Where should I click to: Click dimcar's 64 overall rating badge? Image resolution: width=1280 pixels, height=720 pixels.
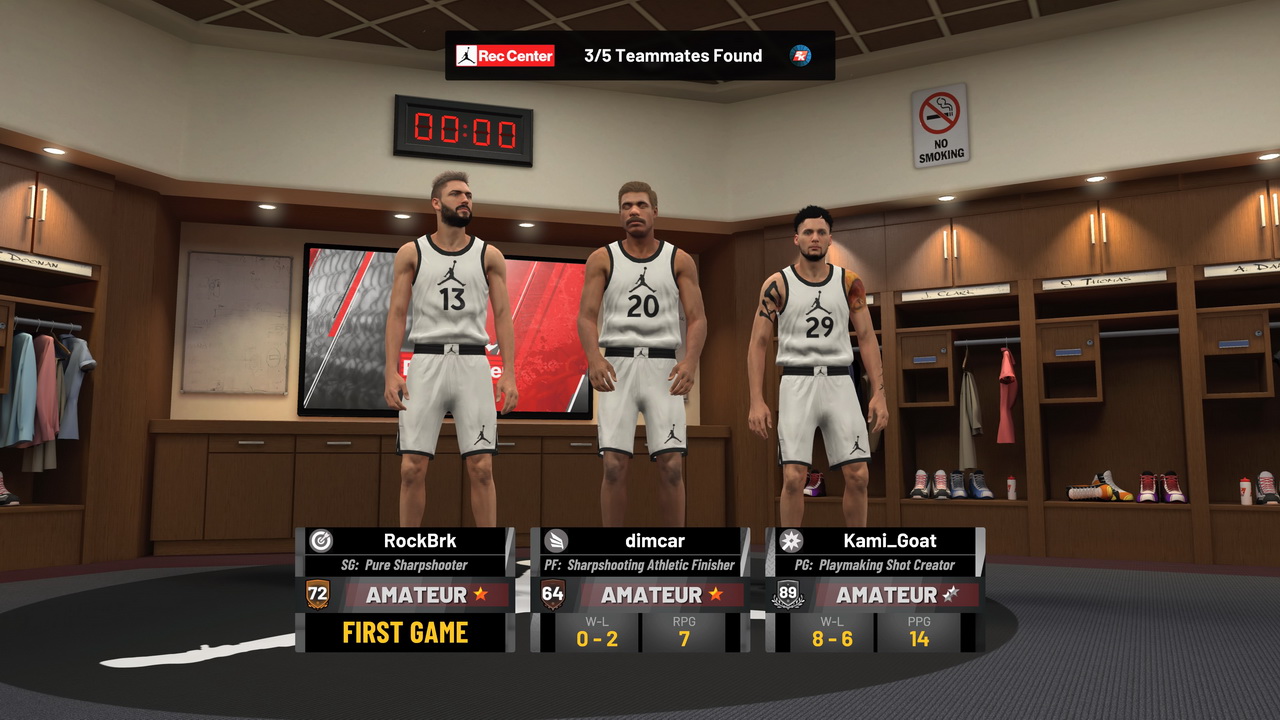553,594
